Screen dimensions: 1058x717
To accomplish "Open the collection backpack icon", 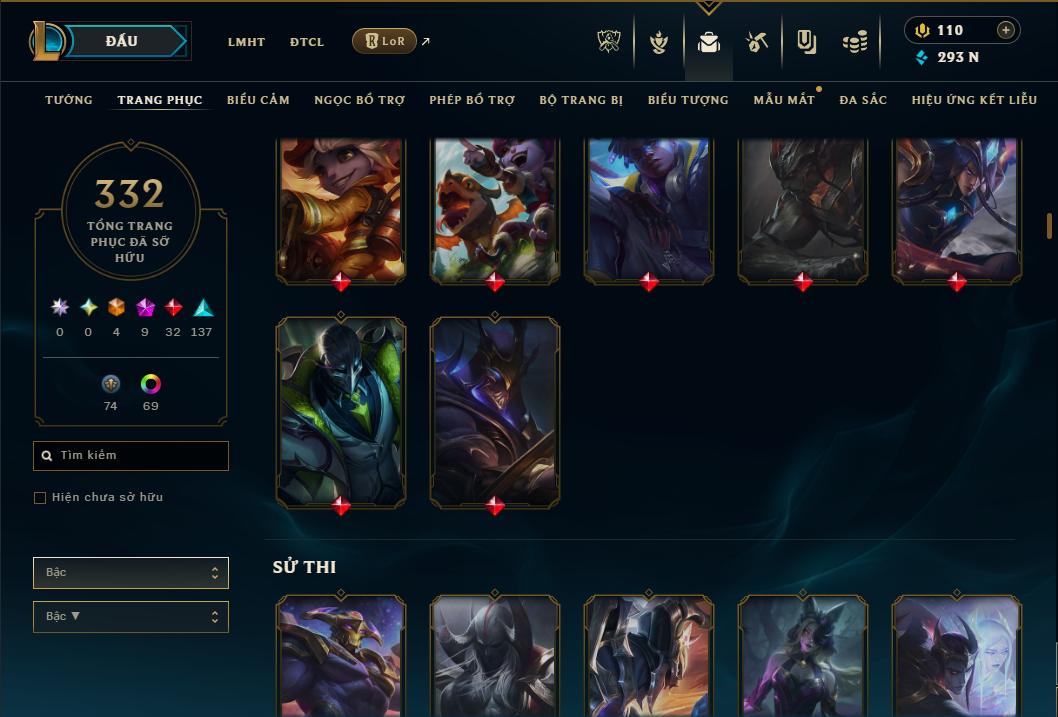I will point(709,42).
